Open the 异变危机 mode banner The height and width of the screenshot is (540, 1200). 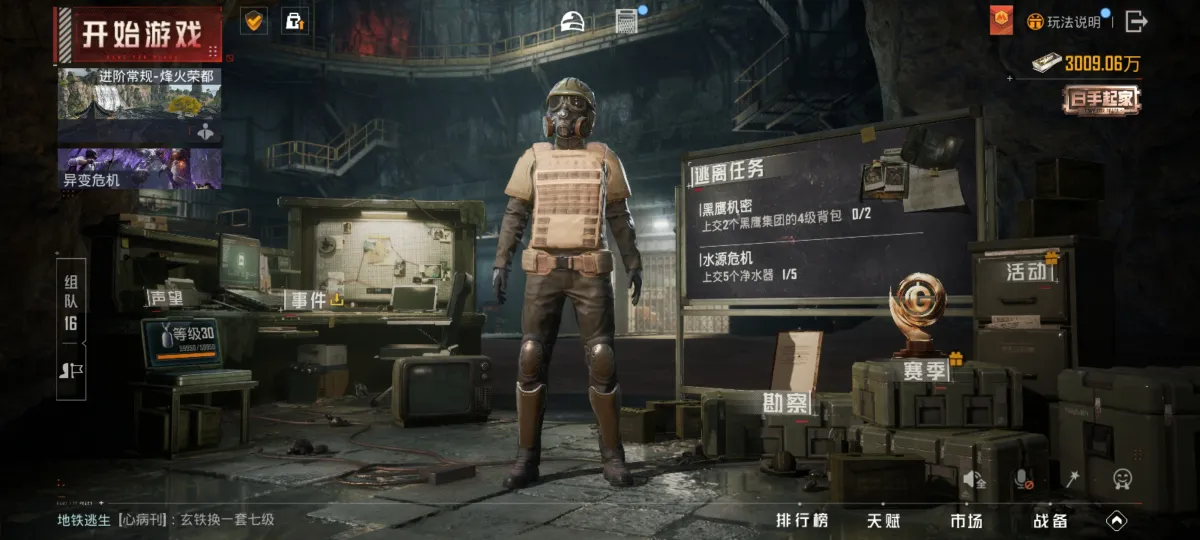[x=139, y=168]
